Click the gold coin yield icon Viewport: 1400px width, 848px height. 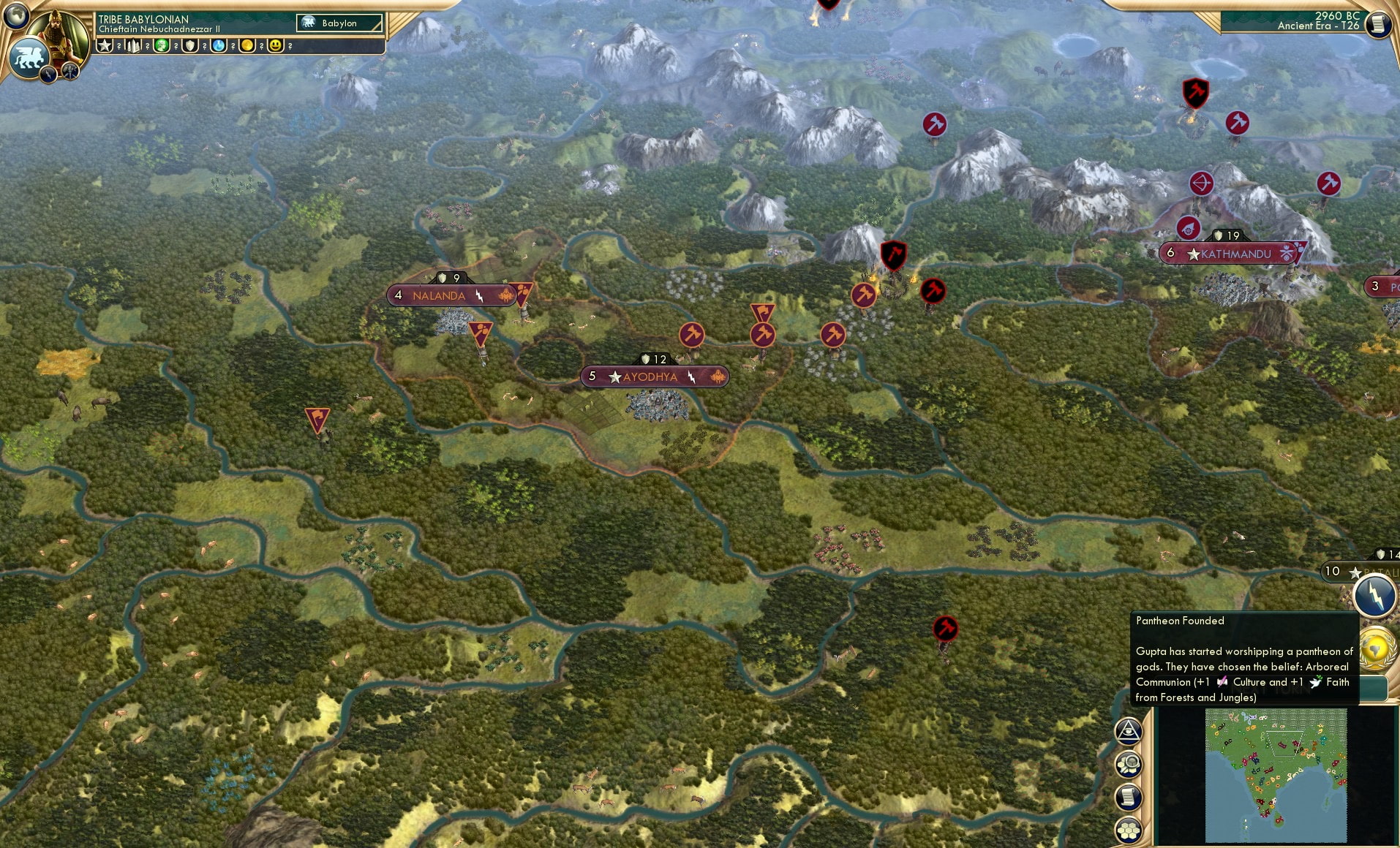248,45
